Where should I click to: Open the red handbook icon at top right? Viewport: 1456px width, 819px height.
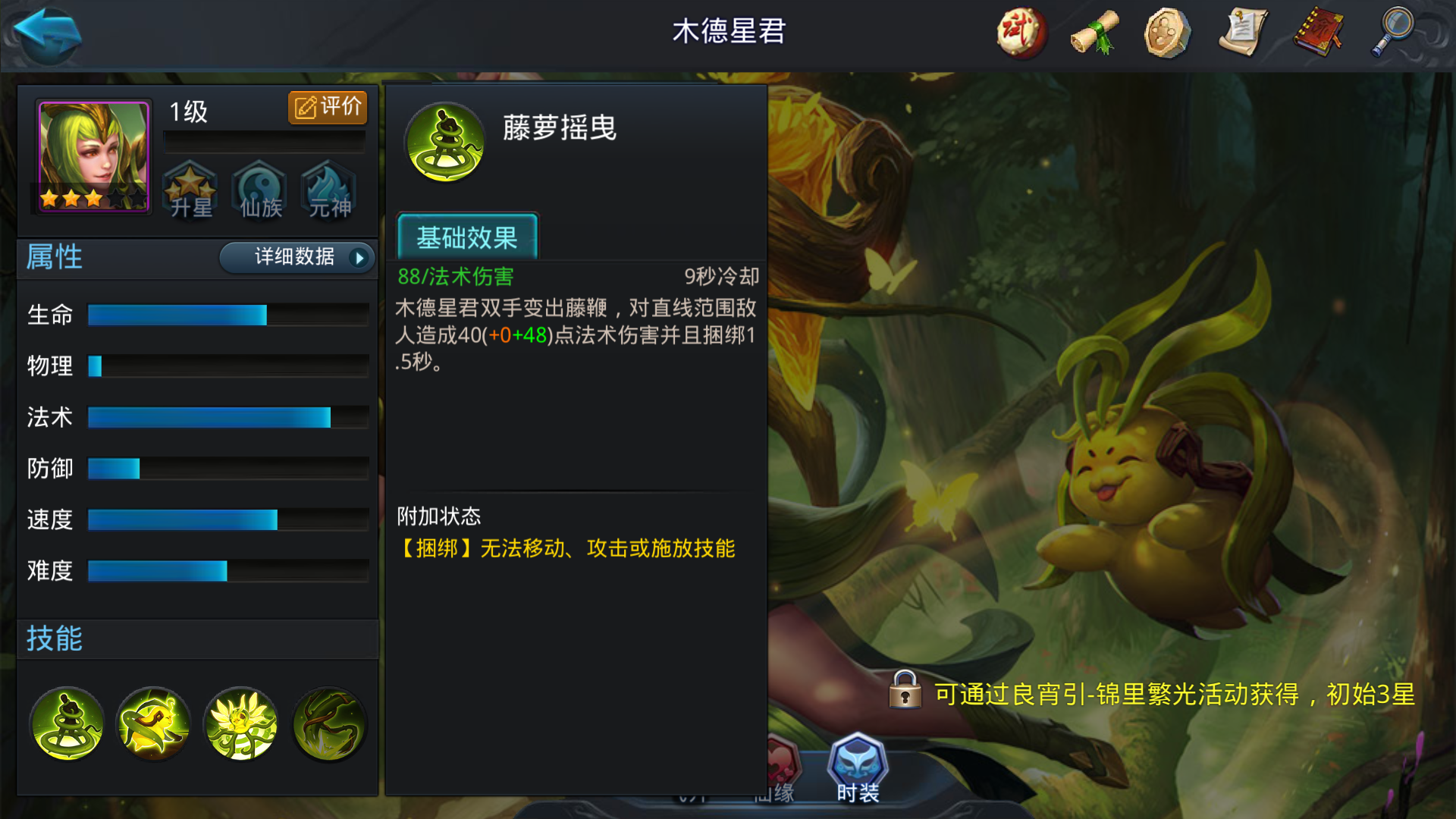click(1318, 32)
